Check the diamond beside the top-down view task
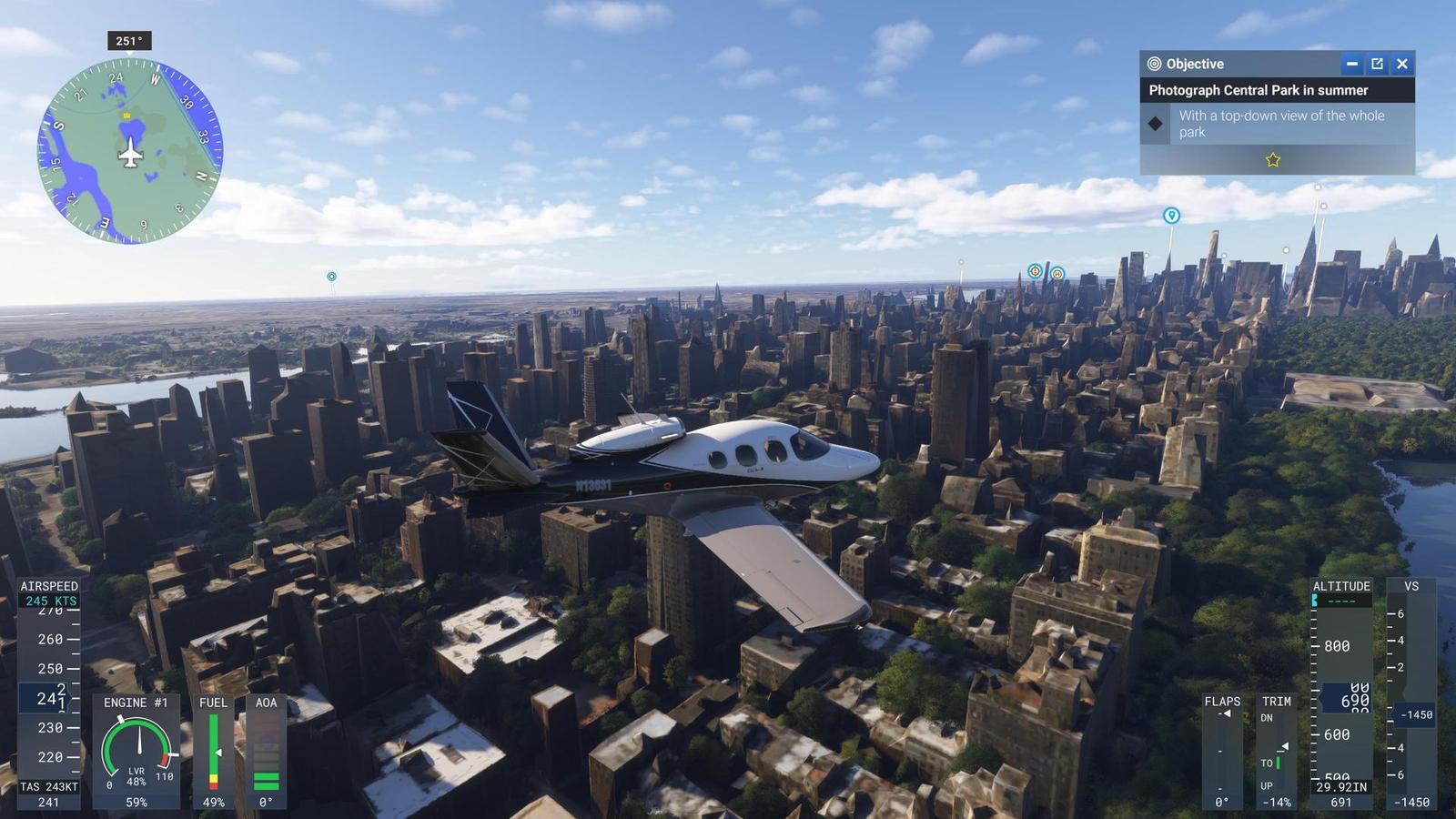1456x819 pixels. pyautogui.click(x=1154, y=123)
